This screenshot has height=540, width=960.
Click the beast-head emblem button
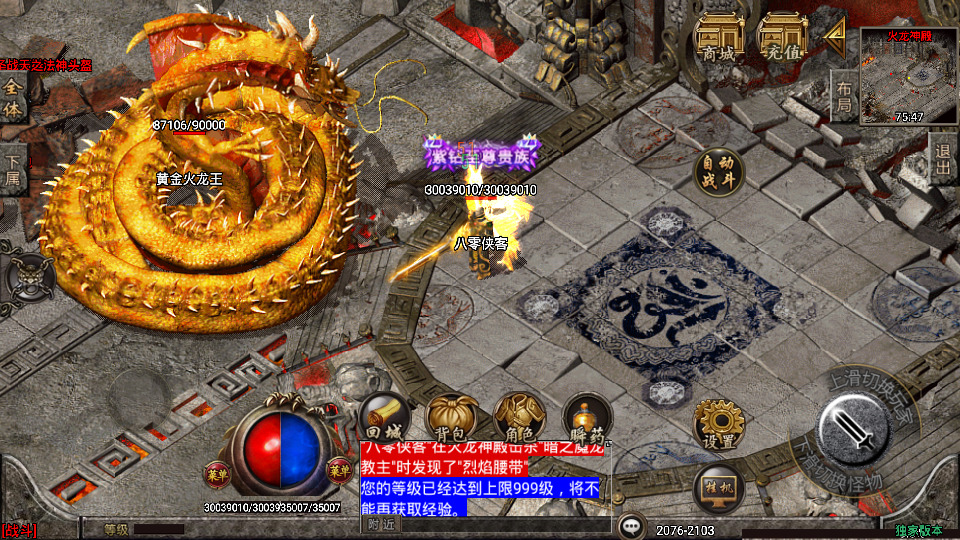click(x=28, y=275)
